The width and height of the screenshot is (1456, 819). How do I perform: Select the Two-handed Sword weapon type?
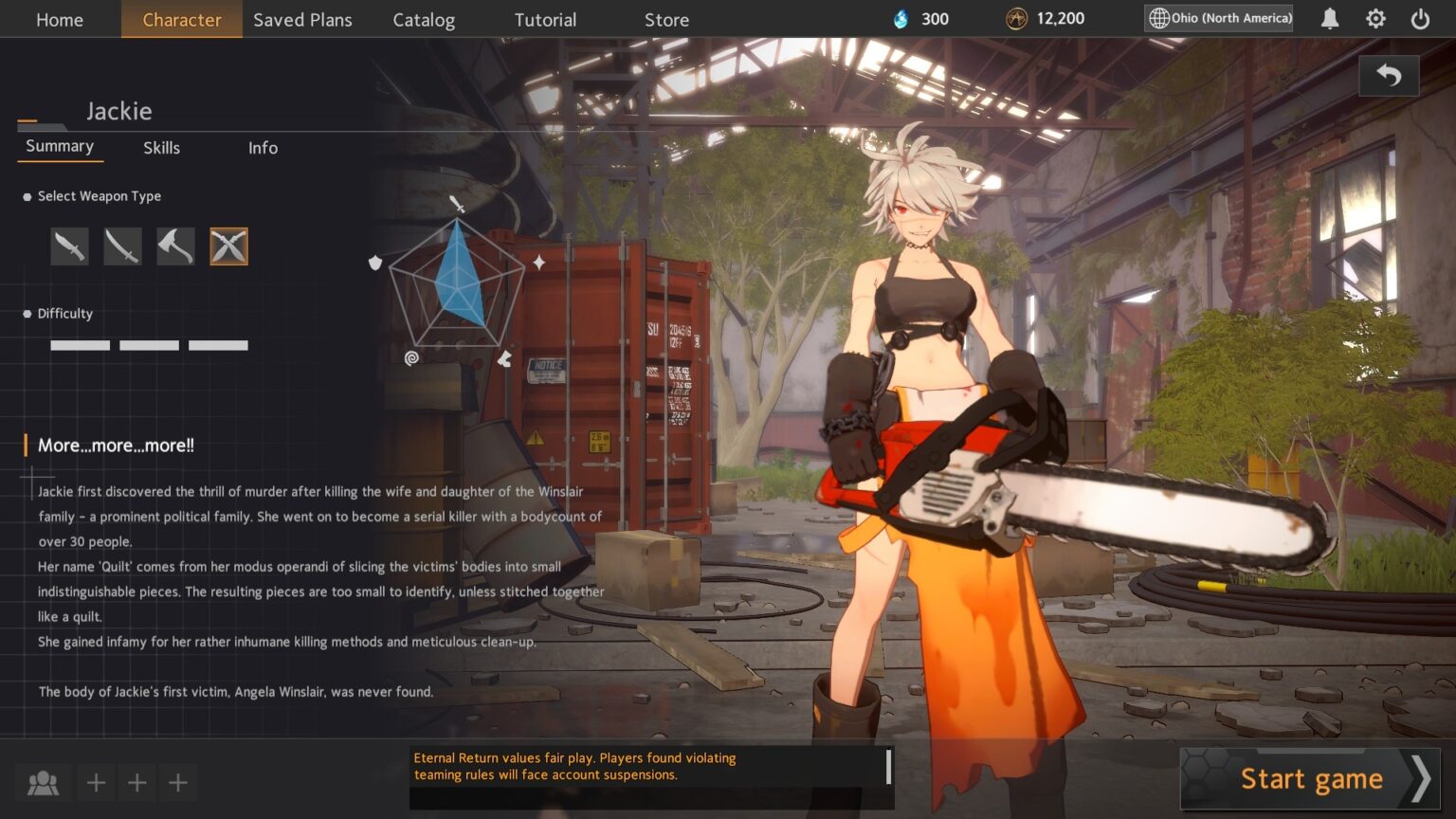pos(122,246)
